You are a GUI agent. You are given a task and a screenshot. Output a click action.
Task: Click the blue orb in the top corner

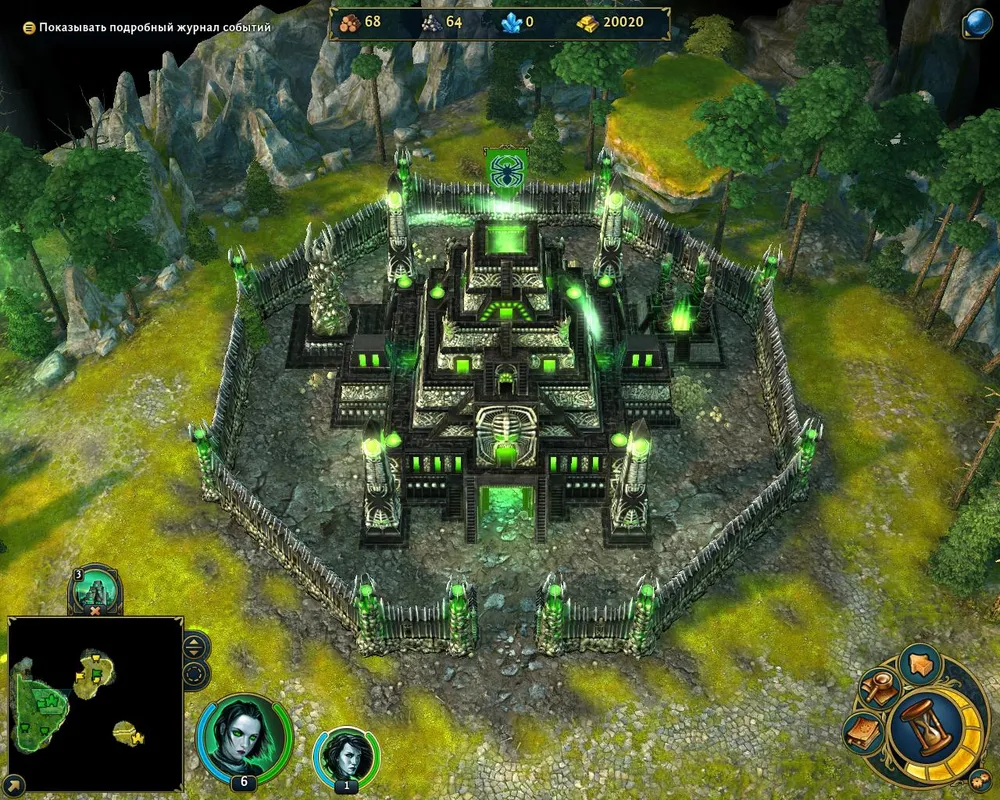click(978, 23)
